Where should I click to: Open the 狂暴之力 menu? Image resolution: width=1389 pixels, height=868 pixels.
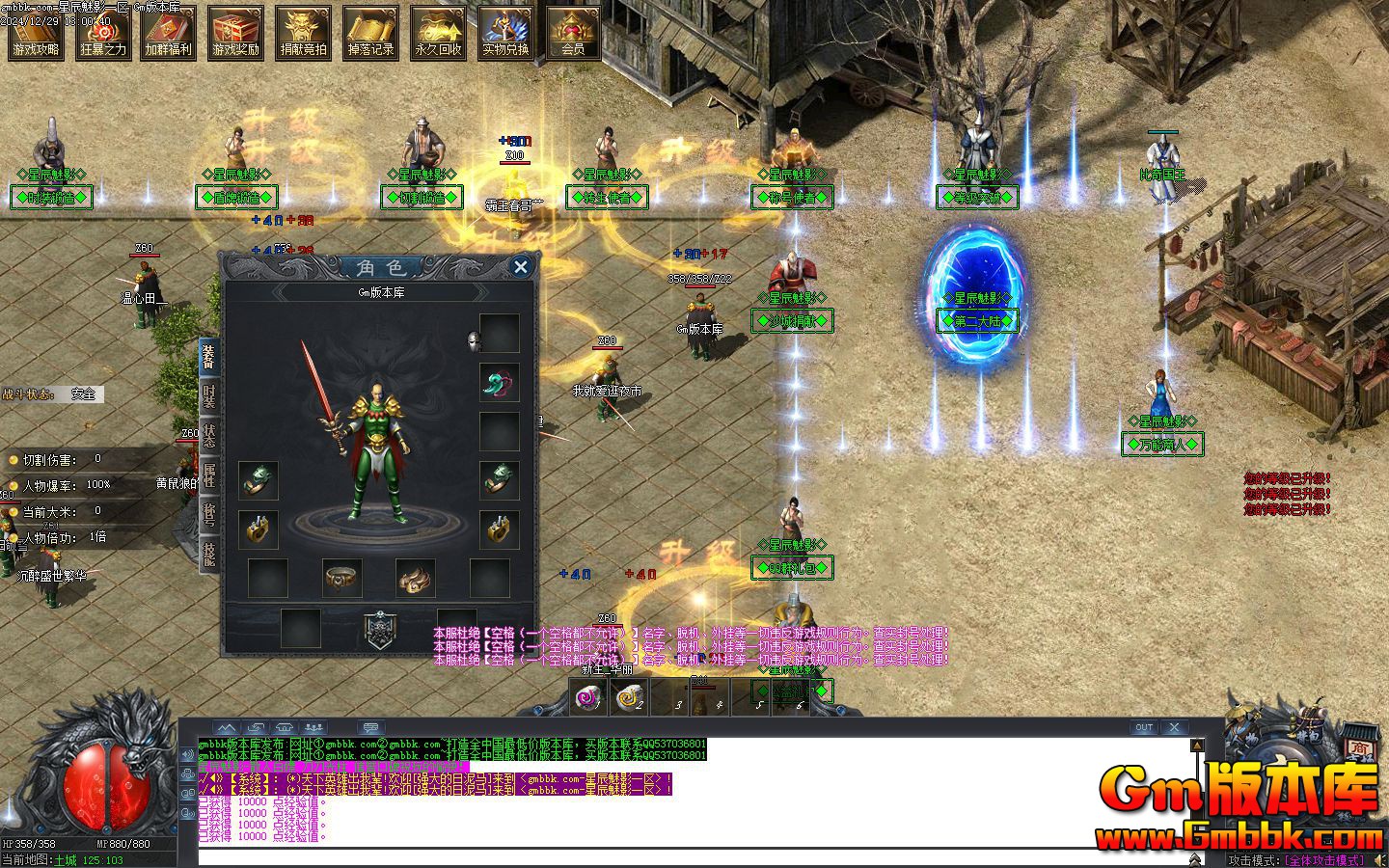[x=103, y=32]
